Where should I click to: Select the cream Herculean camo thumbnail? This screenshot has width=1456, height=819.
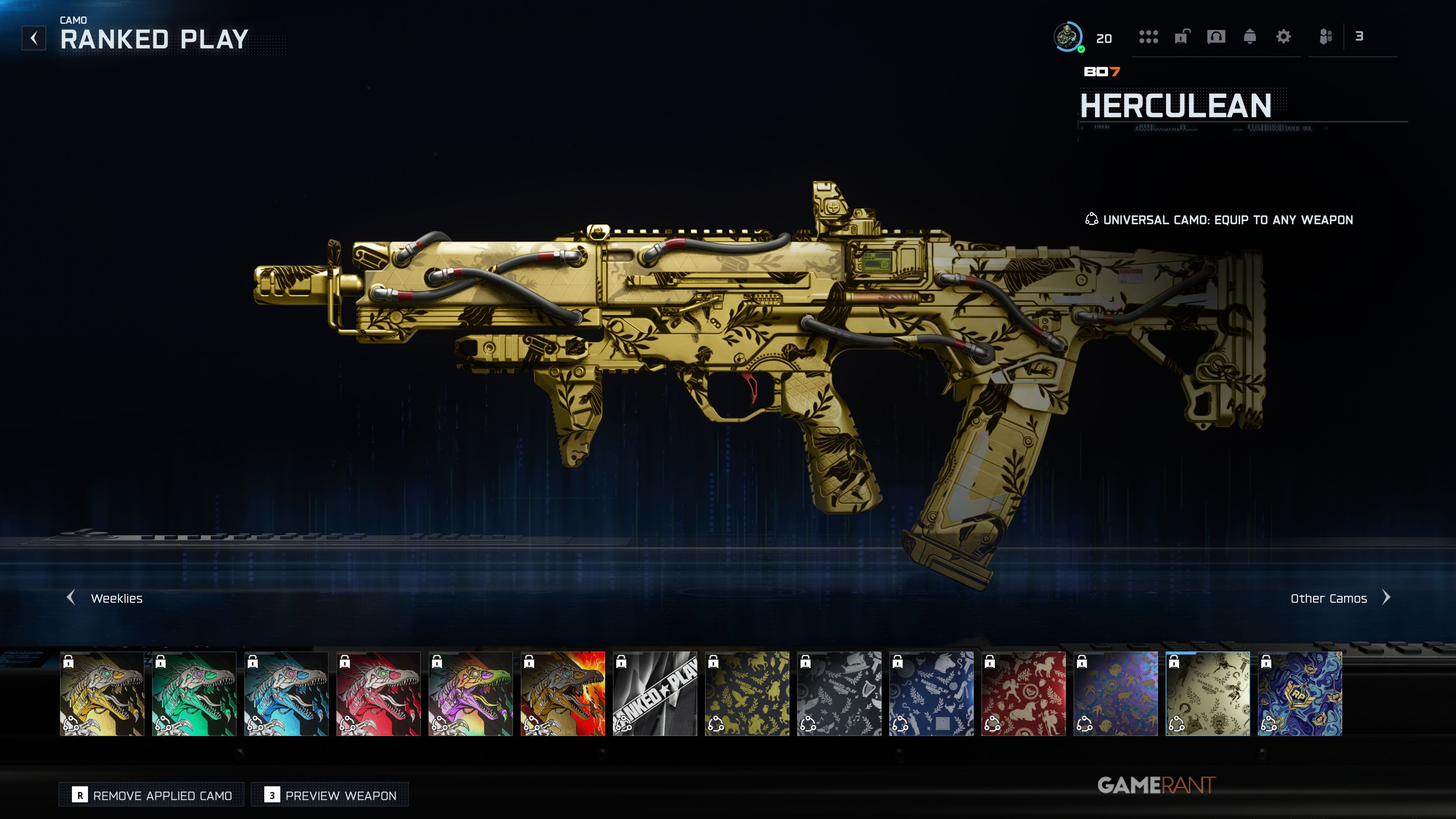(x=1208, y=693)
